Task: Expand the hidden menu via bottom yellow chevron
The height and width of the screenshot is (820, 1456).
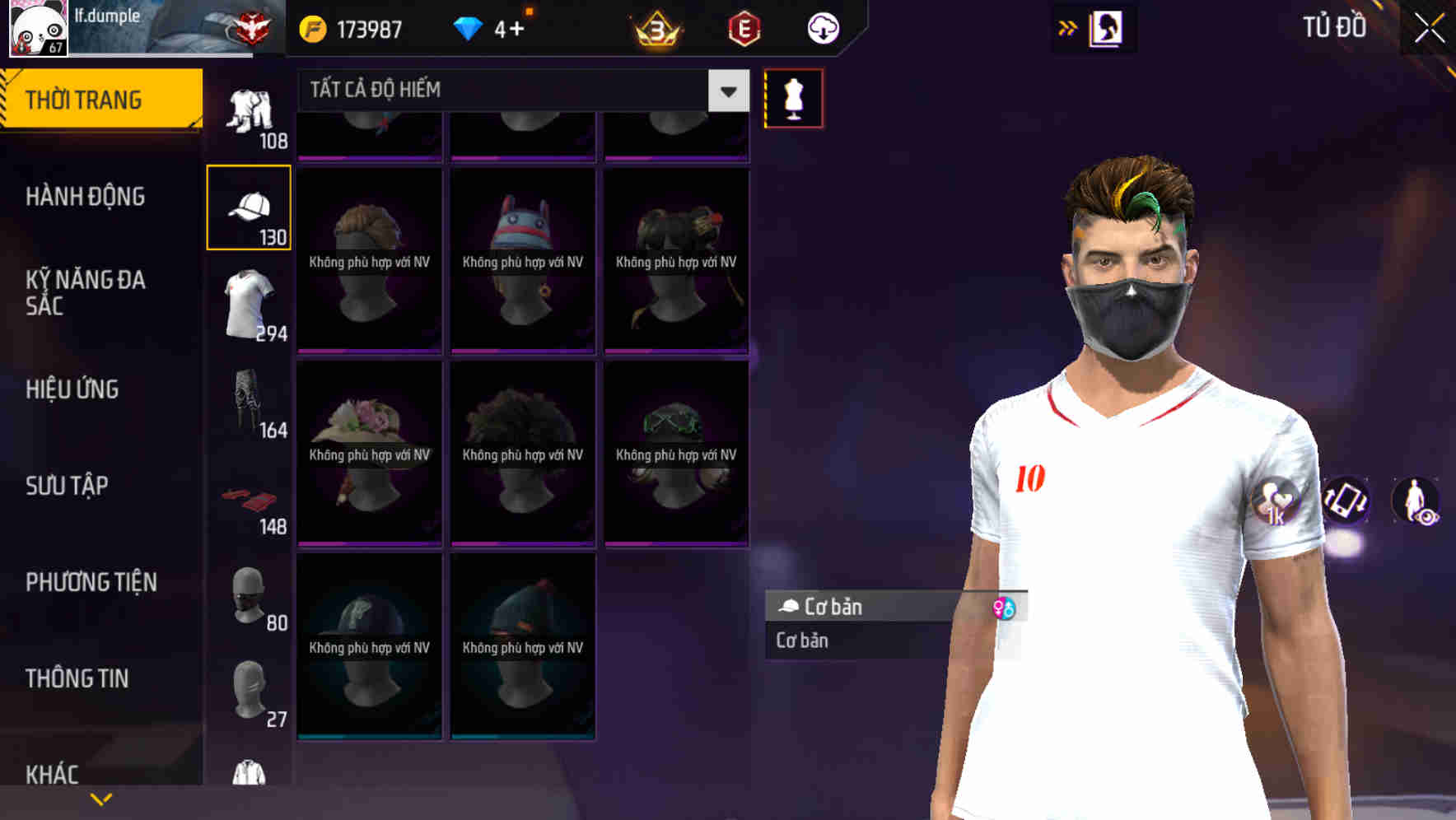Action: [101, 799]
